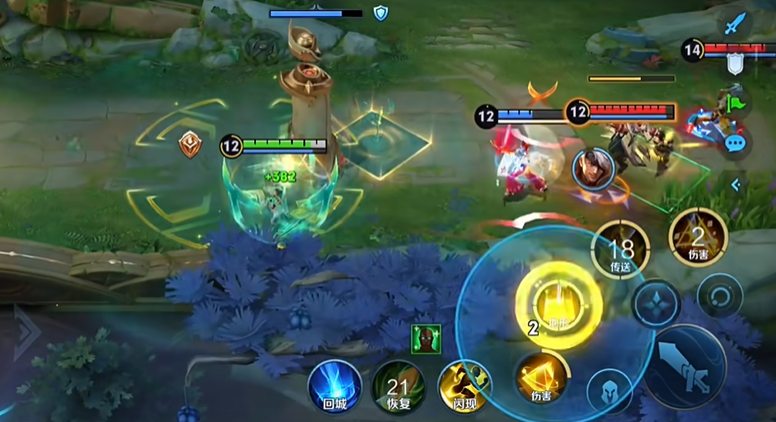Use the 伤害 skill showing cooldown 2
776x422 pixels.
[697, 235]
